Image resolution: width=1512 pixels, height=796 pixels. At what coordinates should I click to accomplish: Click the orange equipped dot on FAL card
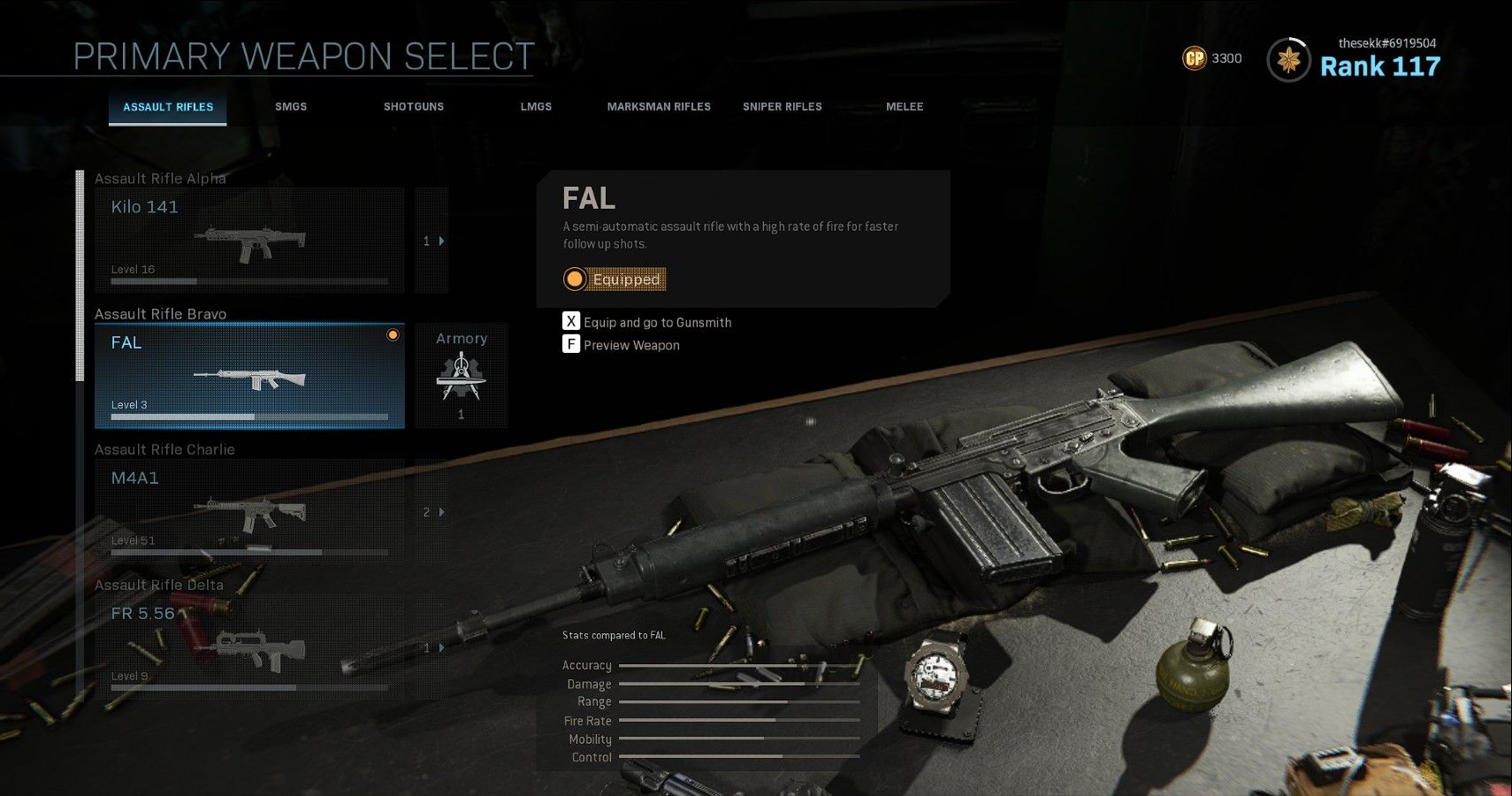click(x=392, y=336)
